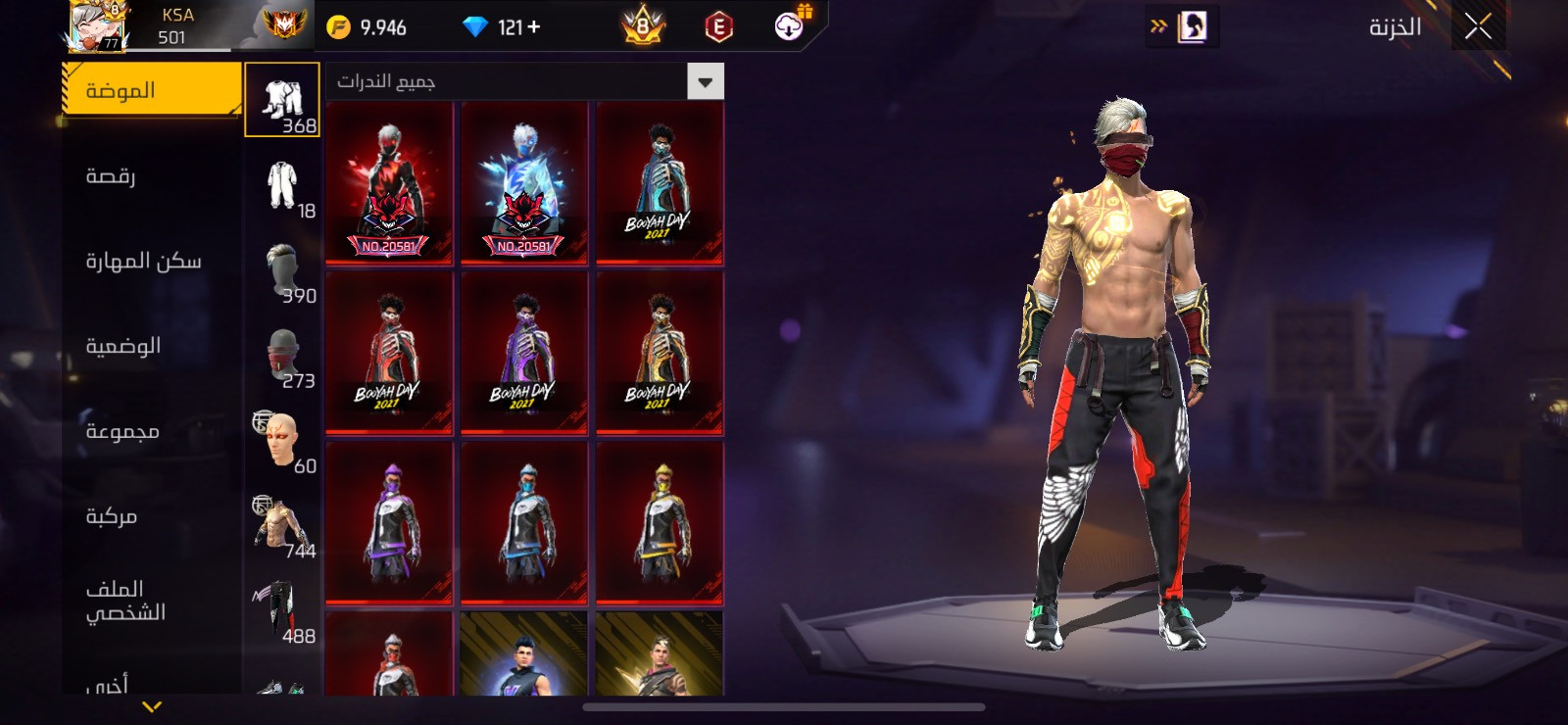This screenshot has height=725, width=1568.
Task: Pick the purple Booyah Day 2021 skeleton outfit
Action: click(524, 353)
